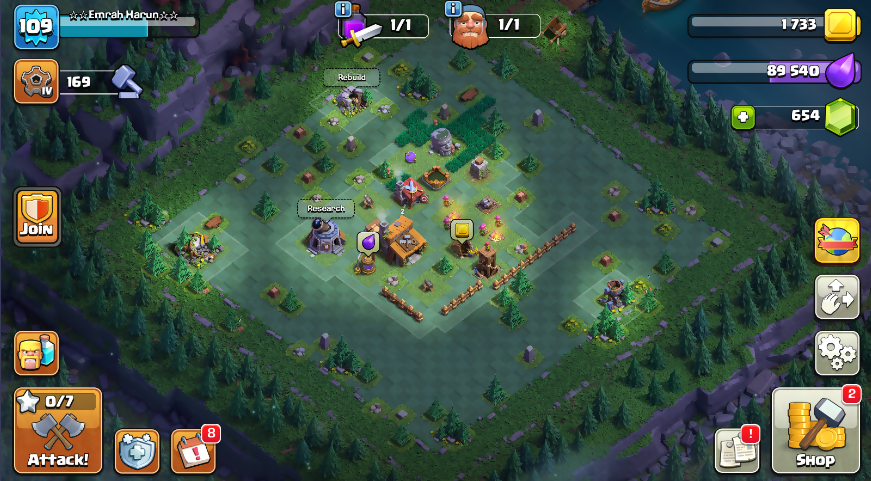Open the player profile level 109 badge
Image resolution: width=871 pixels, height=481 pixels.
pos(36,27)
